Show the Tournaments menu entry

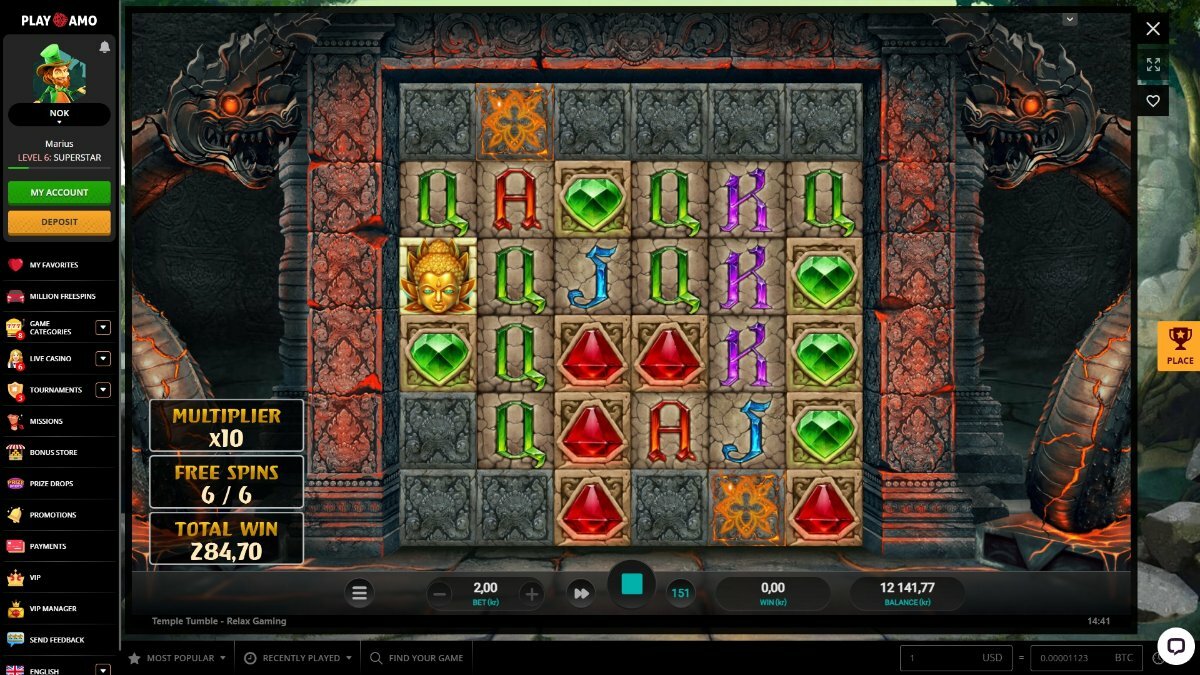pos(56,390)
